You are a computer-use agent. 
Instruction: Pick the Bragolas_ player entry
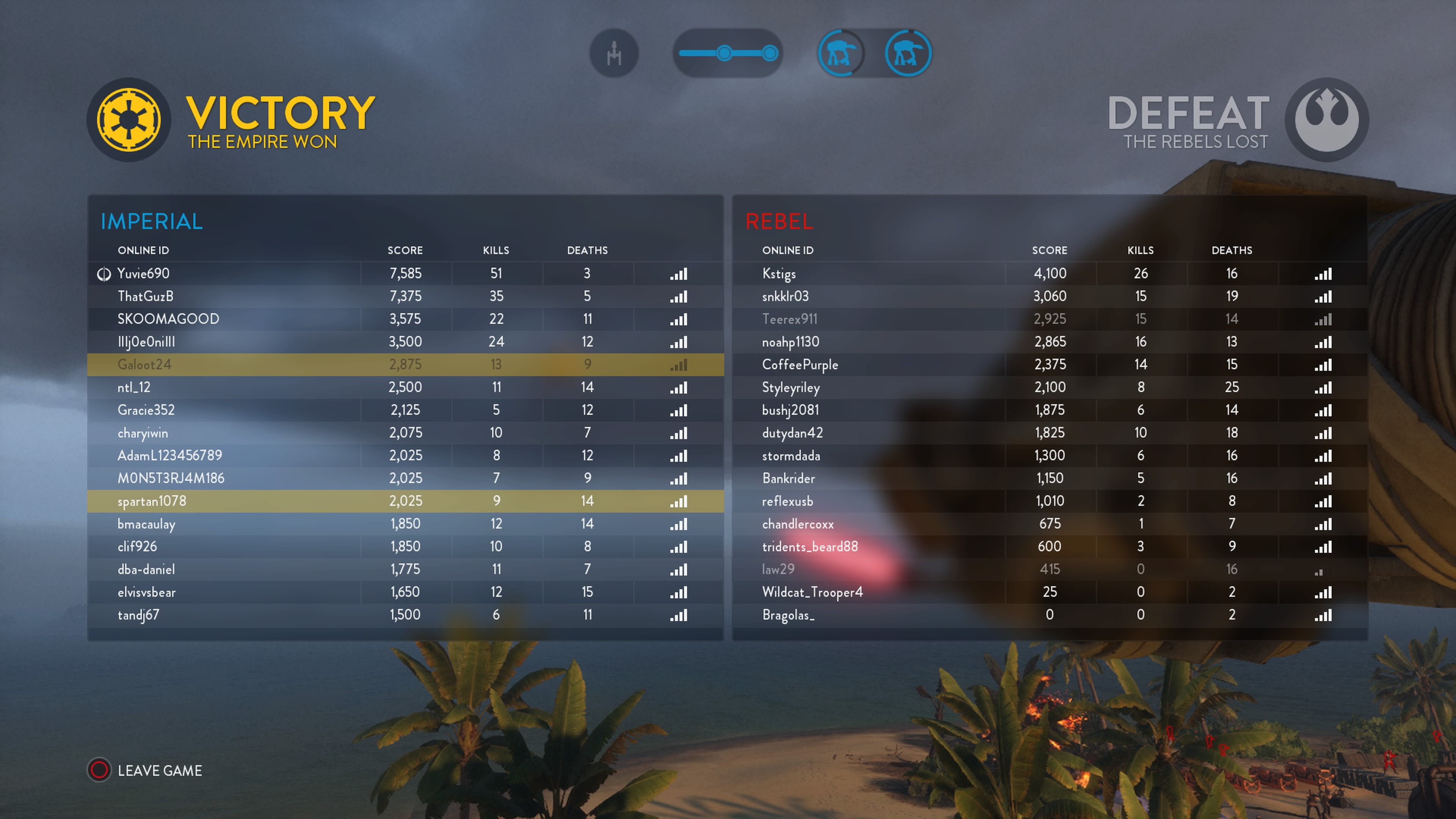[x=788, y=615]
